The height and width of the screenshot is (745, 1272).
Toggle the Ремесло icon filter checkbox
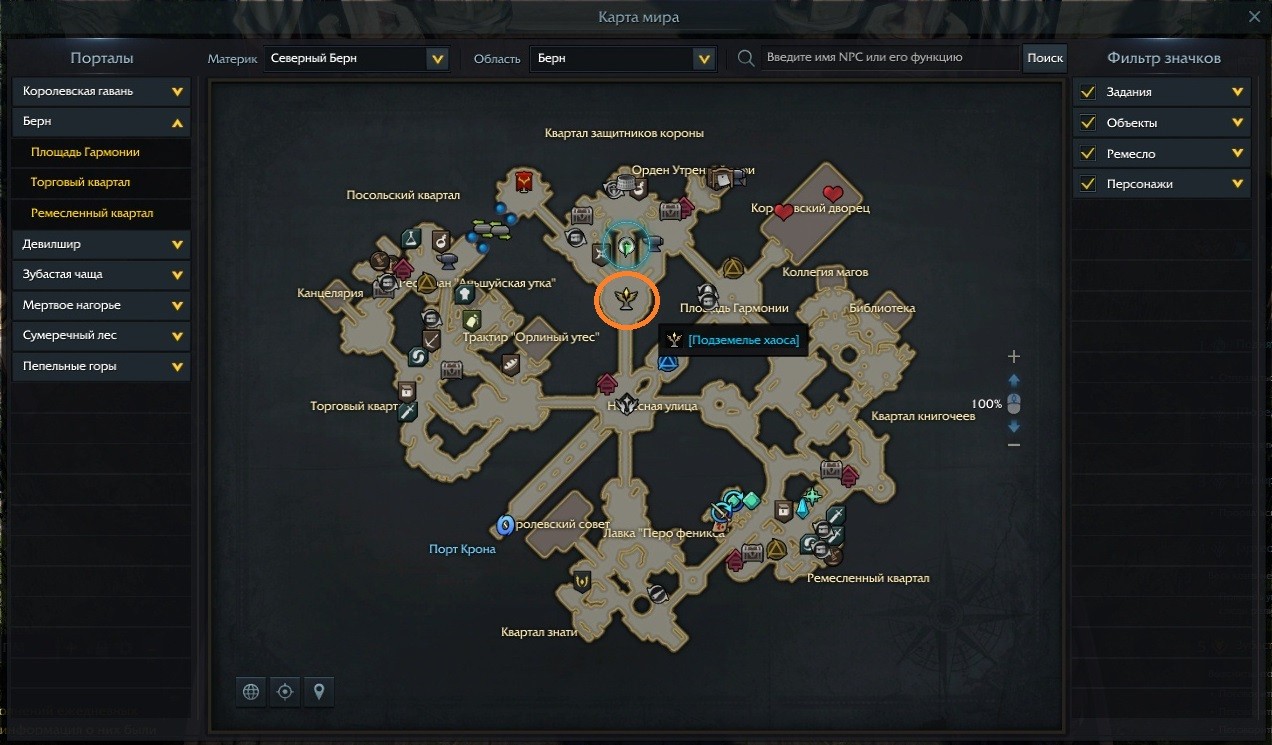1087,154
